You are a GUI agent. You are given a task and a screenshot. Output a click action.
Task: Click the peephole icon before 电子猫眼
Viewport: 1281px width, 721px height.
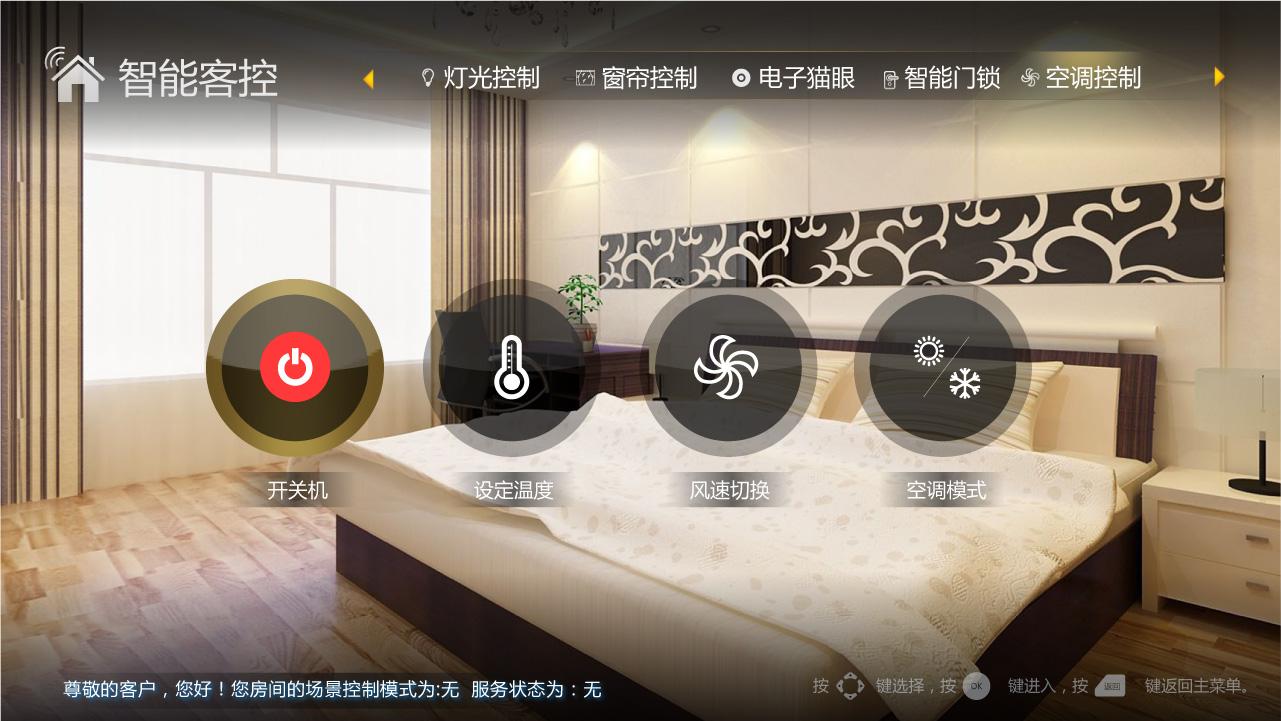(x=741, y=78)
